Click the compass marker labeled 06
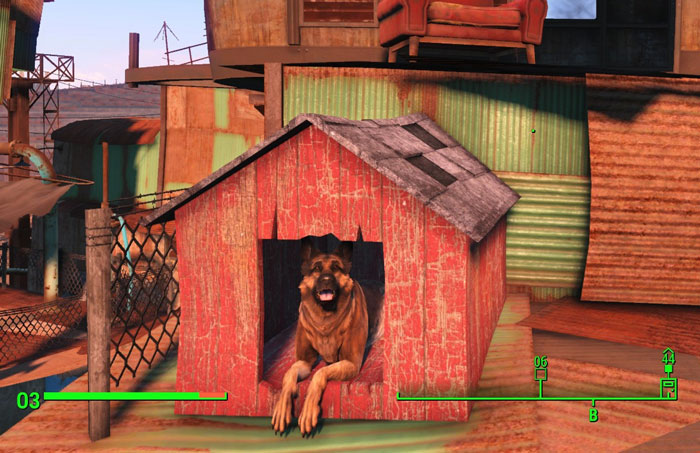 click(541, 373)
